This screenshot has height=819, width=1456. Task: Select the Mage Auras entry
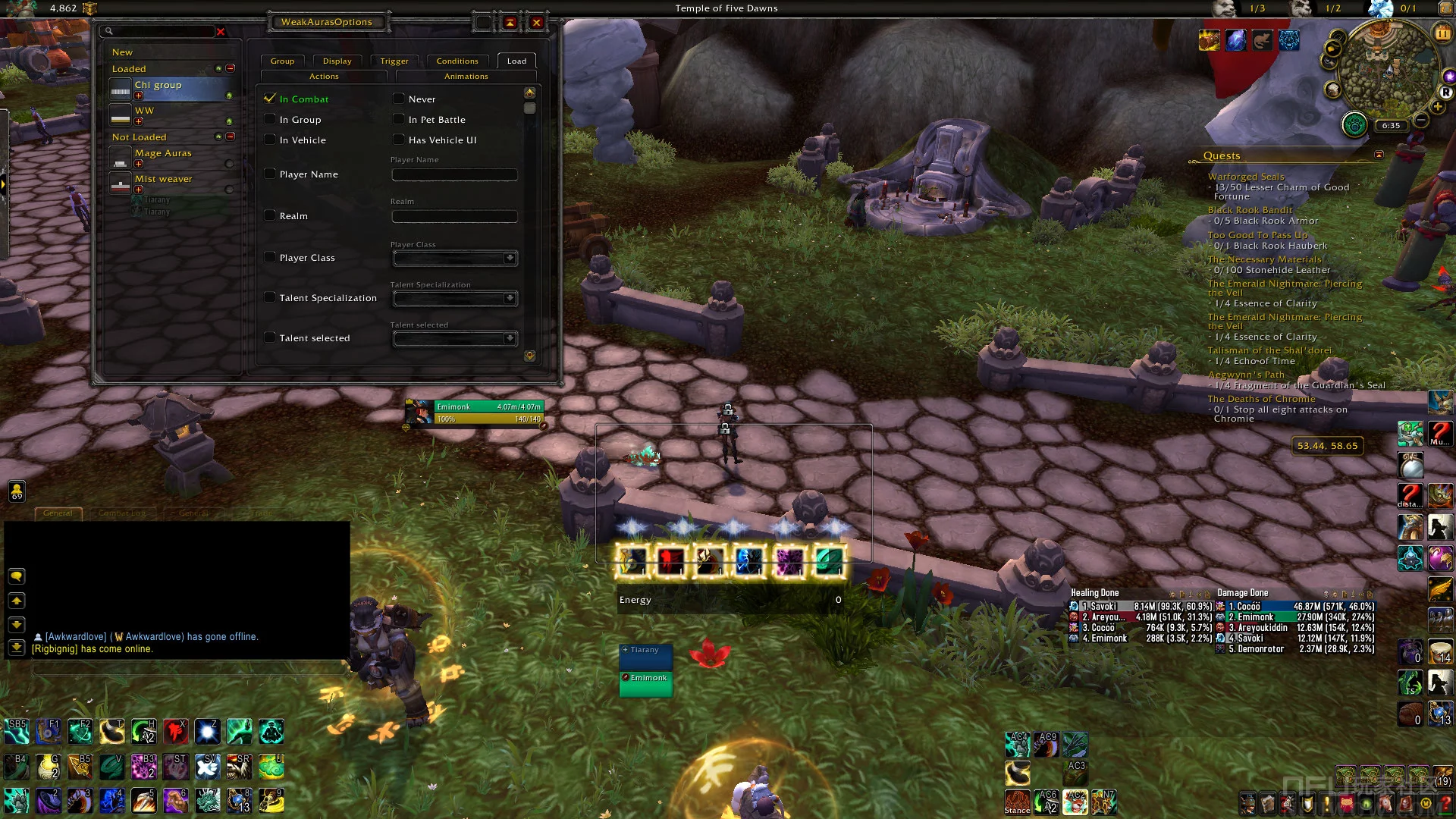pyautogui.click(x=163, y=153)
